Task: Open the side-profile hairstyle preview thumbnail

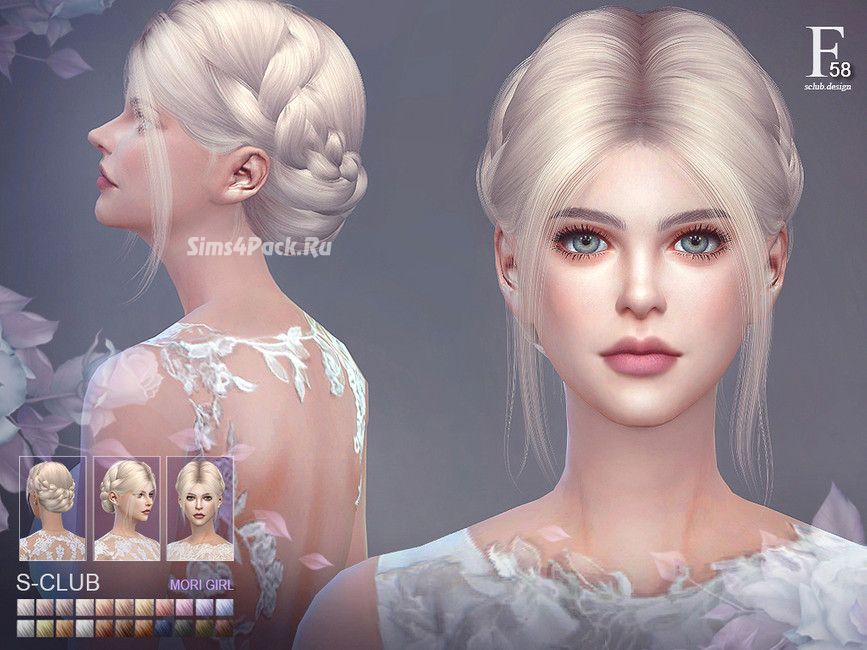Action: (x=126, y=508)
